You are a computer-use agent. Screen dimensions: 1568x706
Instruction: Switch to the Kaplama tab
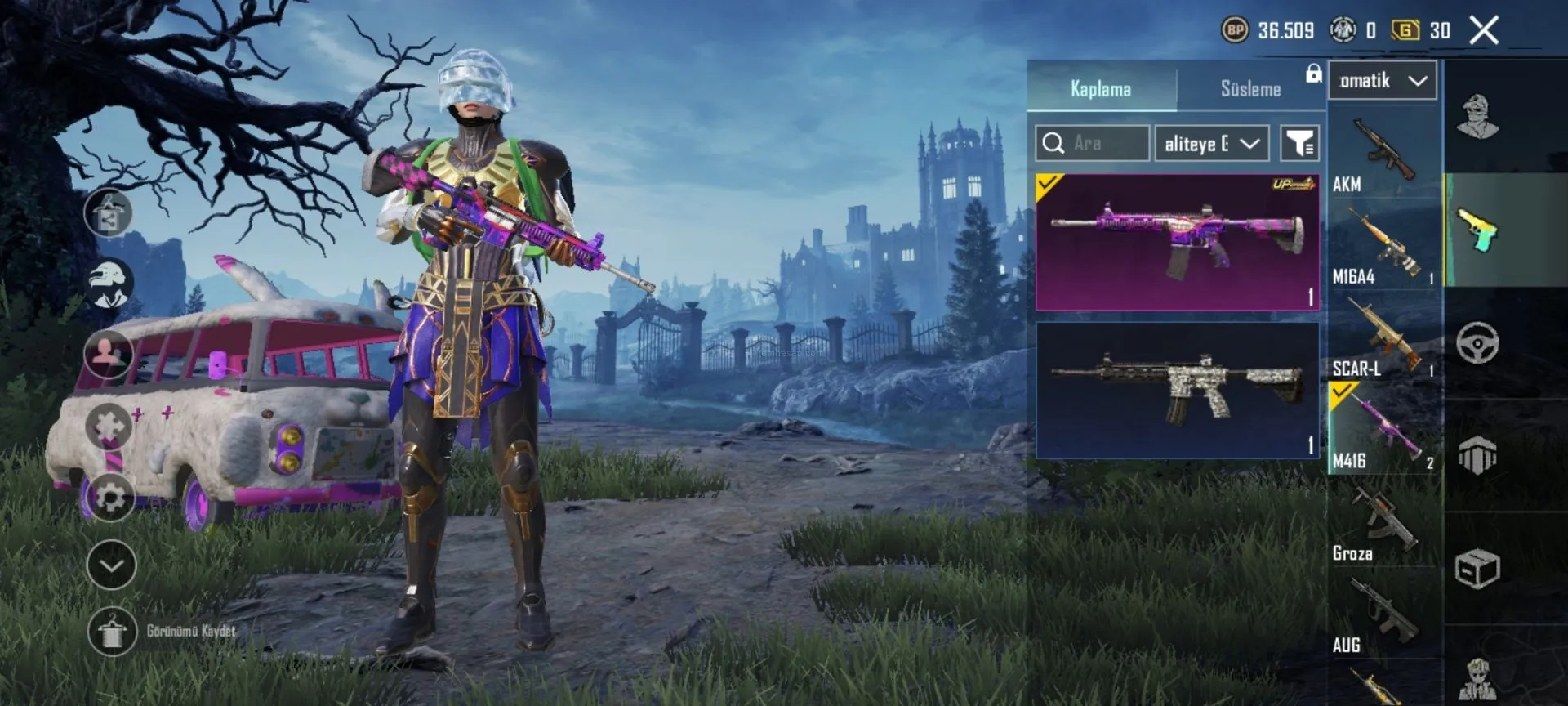coord(1100,88)
